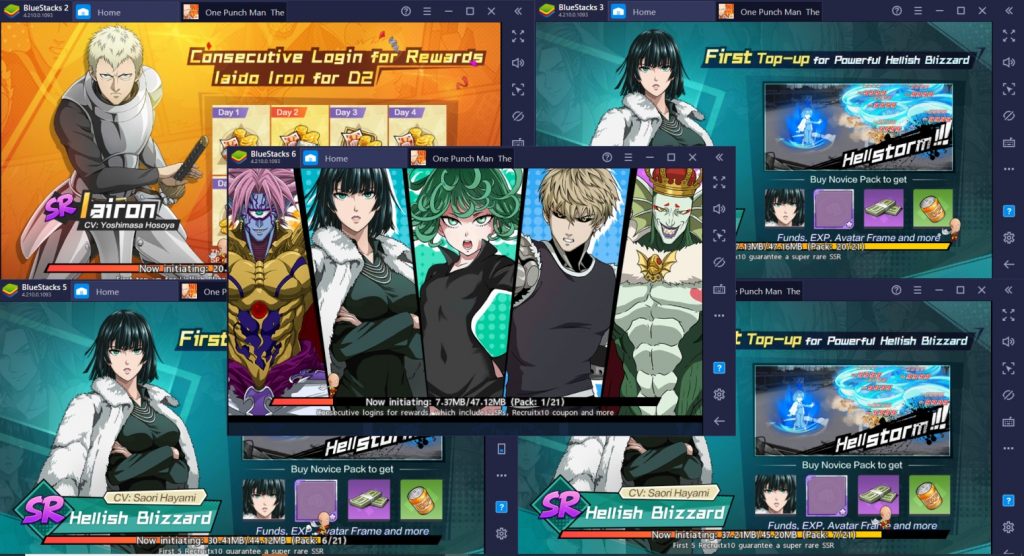Close the BlueStacks 6 window
The height and width of the screenshot is (556, 1024).
pyautogui.click(x=693, y=158)
